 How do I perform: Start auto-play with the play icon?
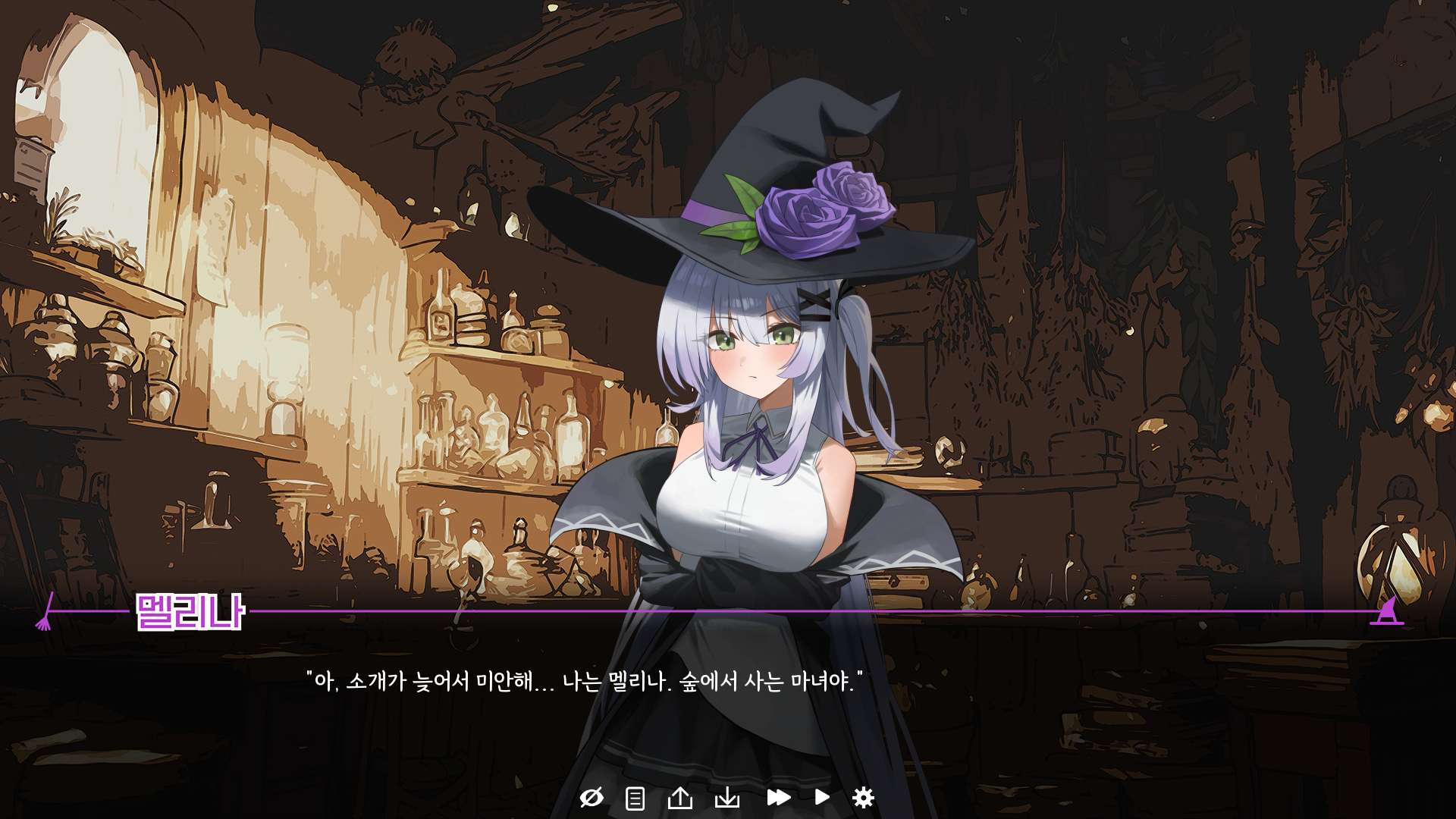(822, 798)
